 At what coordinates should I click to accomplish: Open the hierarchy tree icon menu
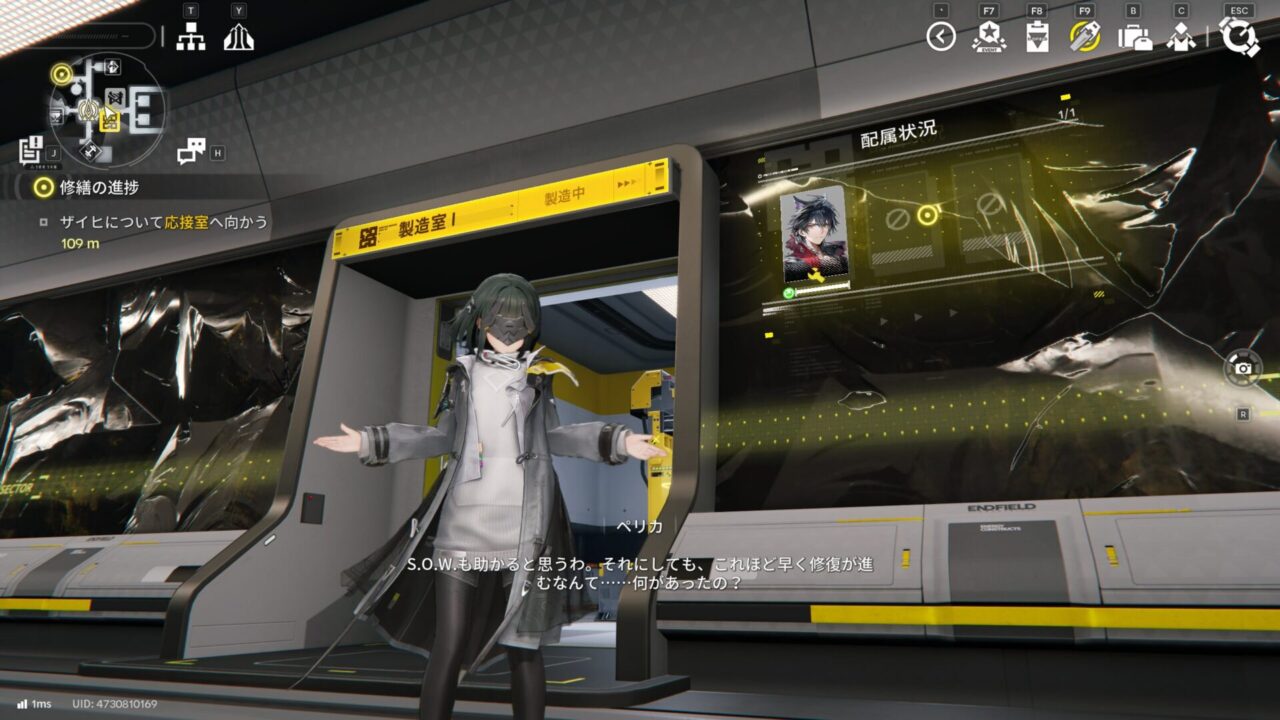point(190,37)
